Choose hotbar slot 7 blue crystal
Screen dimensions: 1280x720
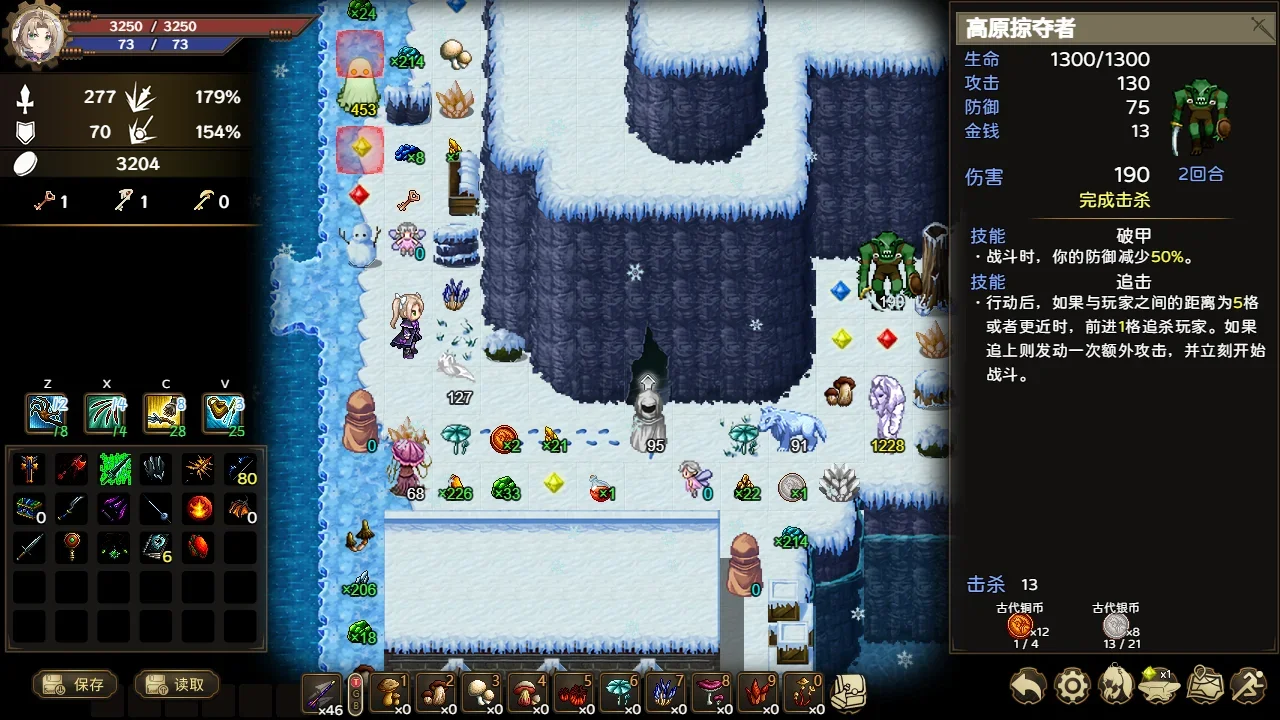point(666,692)
